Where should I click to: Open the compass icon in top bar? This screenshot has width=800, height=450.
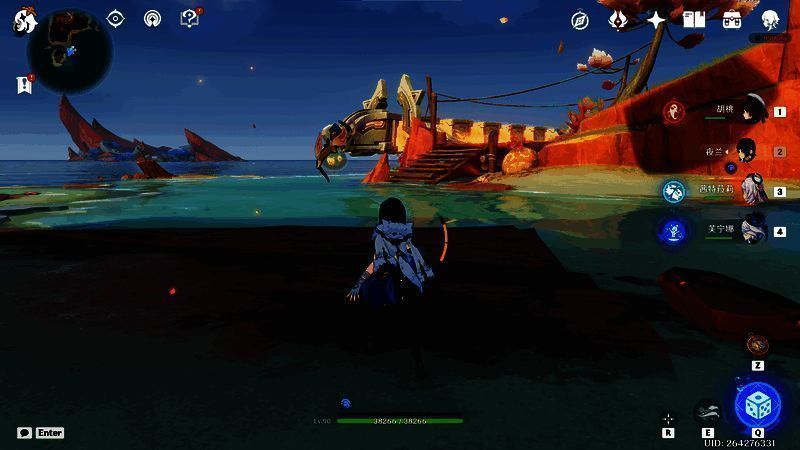(580, 20)
